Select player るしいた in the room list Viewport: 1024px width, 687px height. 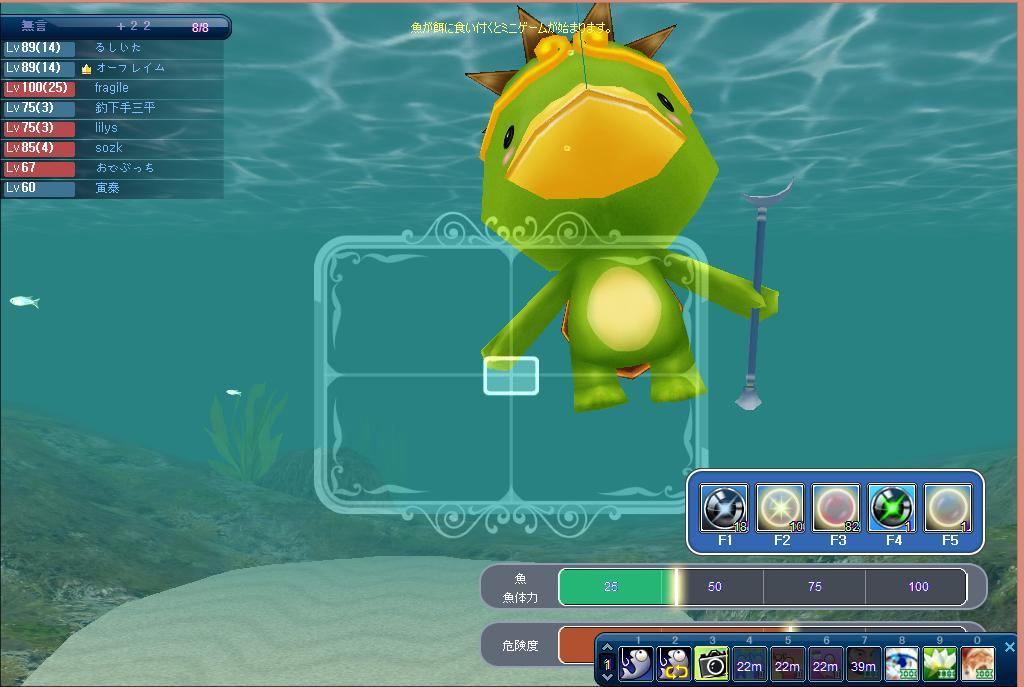(x=118, y=48)
